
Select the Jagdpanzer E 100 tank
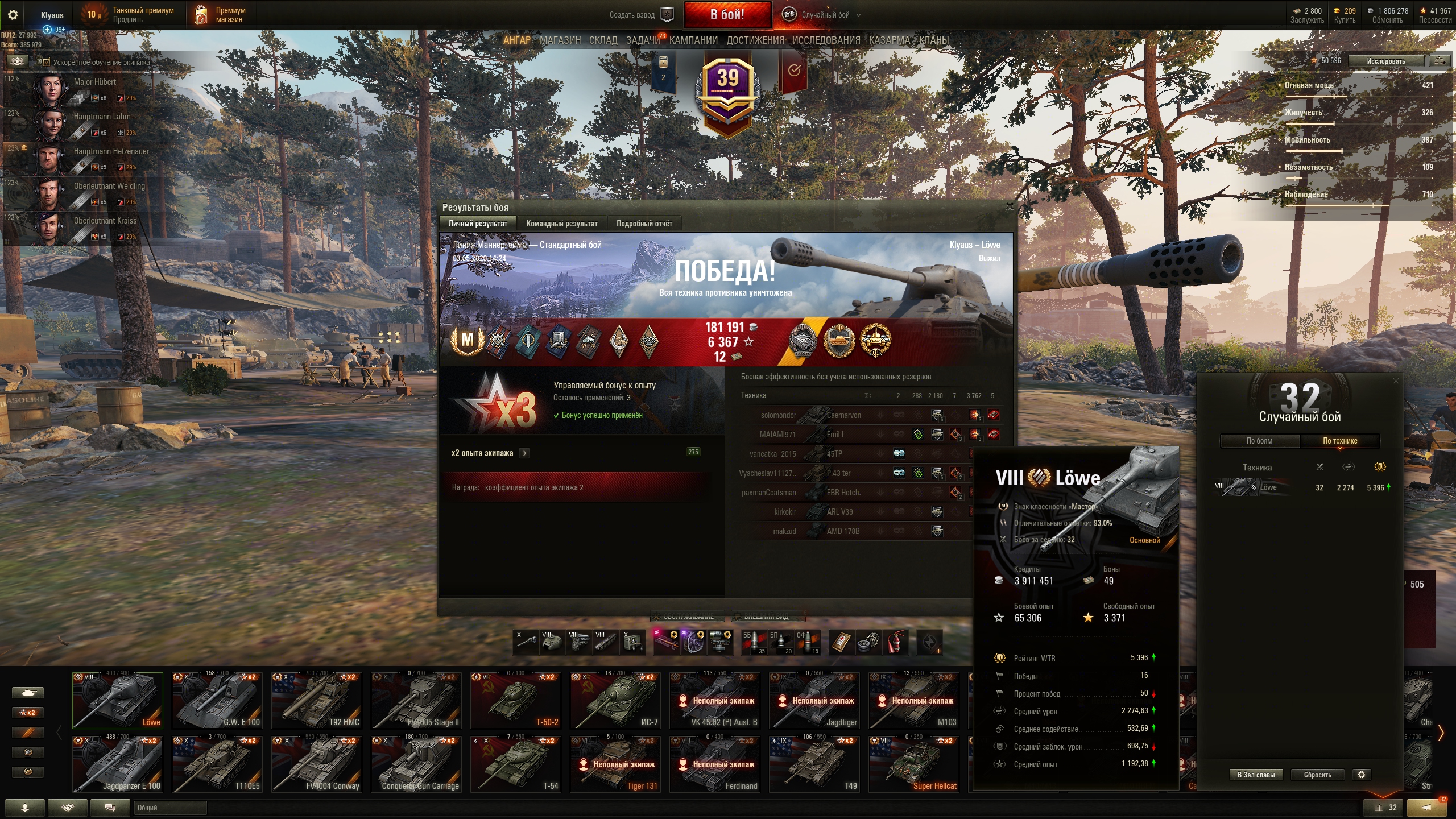pyautogui.click(x=118, y=764)
